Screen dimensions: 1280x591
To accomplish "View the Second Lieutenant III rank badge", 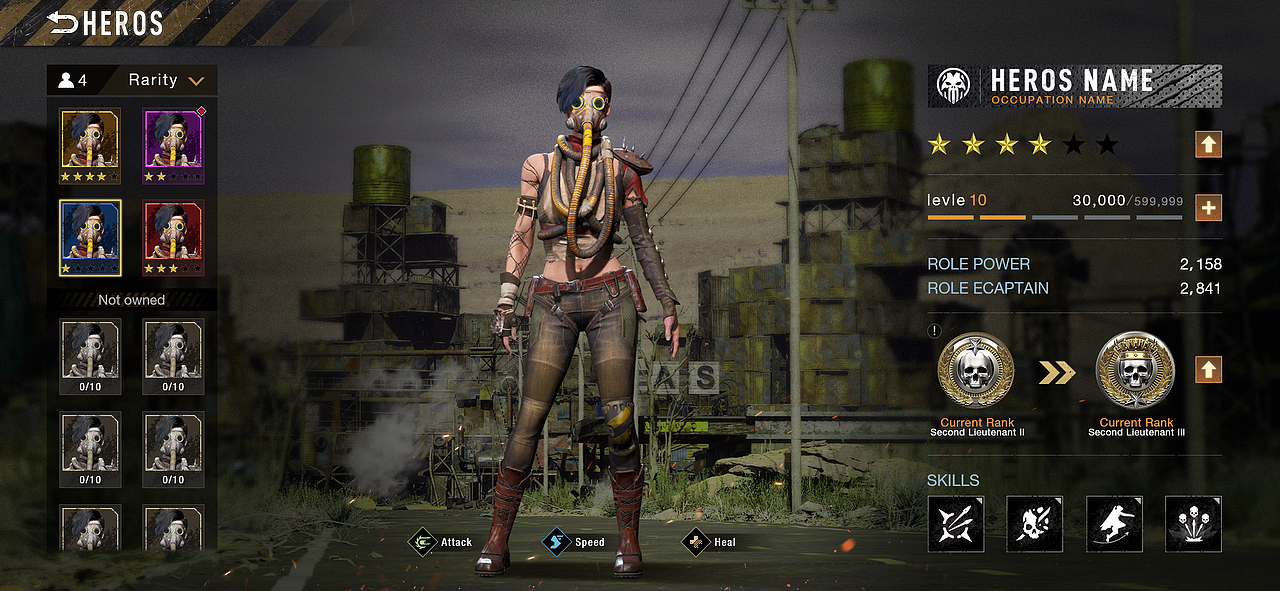I will coord(1134,371).
